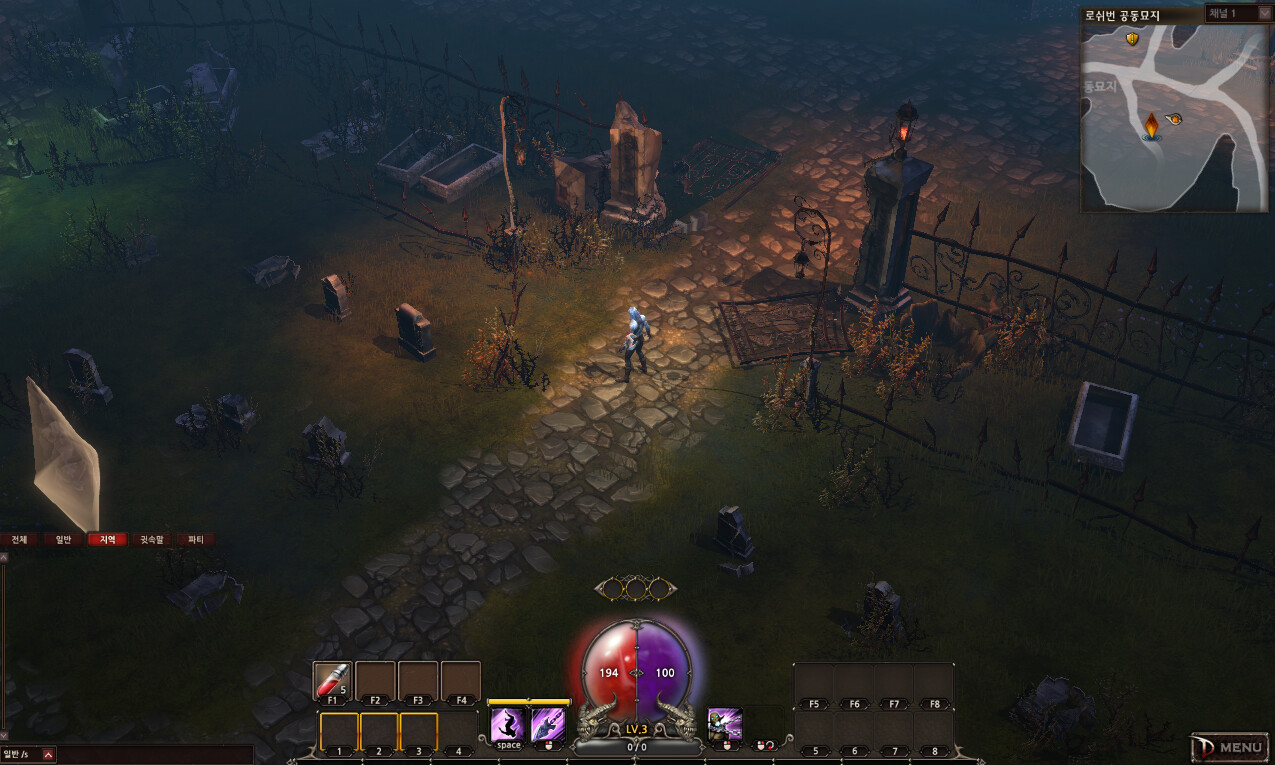Switch to the 파티 party chat tab
Image resolution: width=1275 pixels, height=765 pixels.
(195, 539)
